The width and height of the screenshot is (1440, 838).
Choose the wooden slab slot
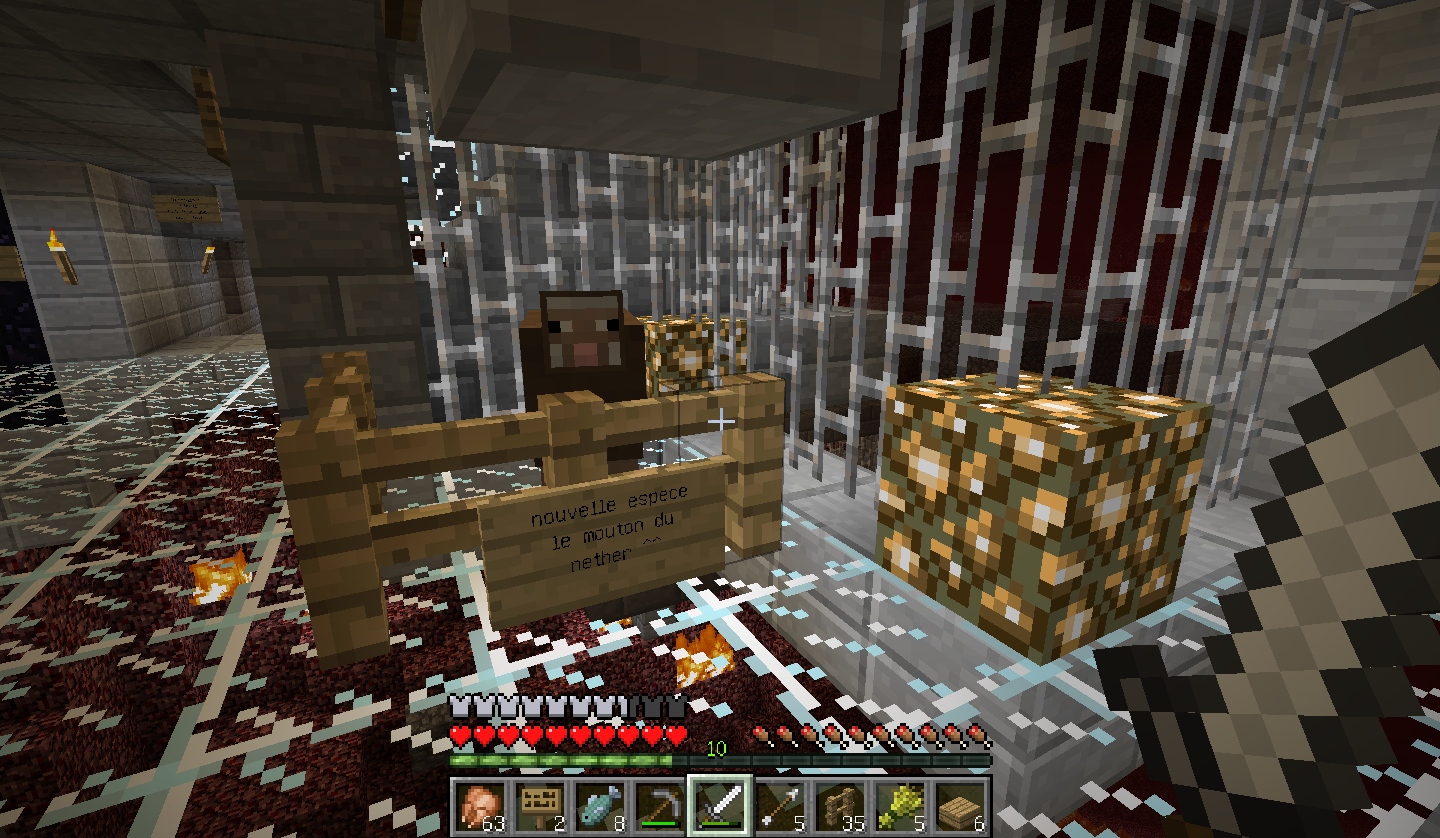point(960,805)
